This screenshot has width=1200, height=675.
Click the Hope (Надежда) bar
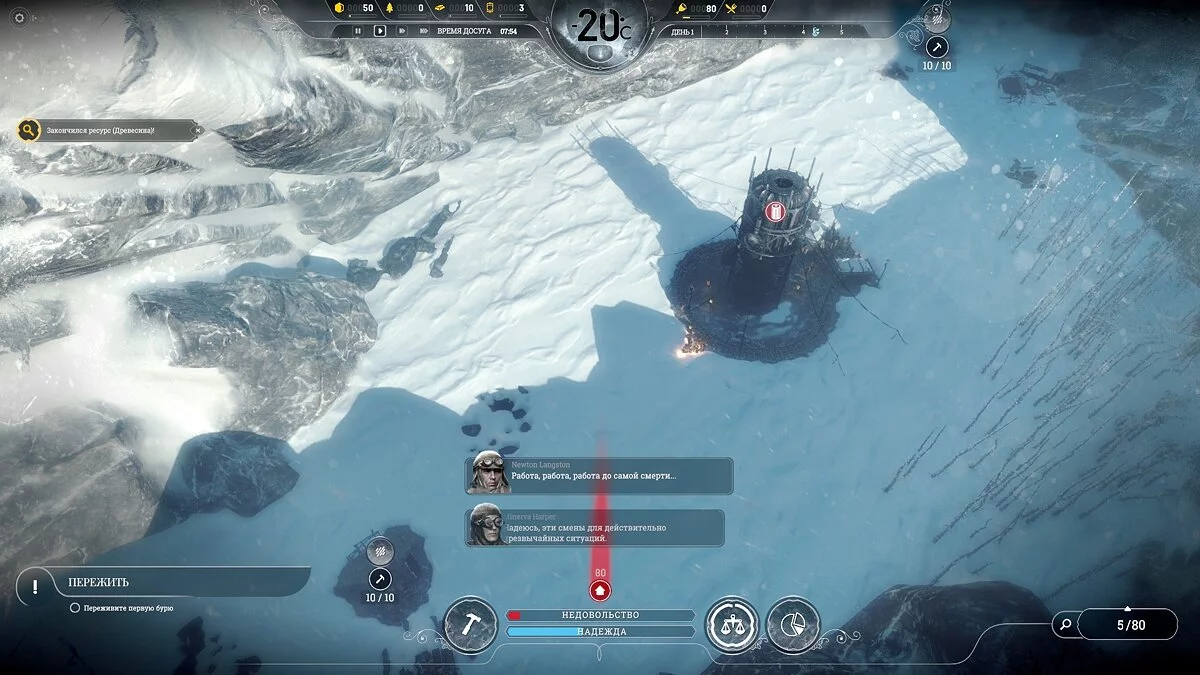pyautogui.click(x=600, y=631)
